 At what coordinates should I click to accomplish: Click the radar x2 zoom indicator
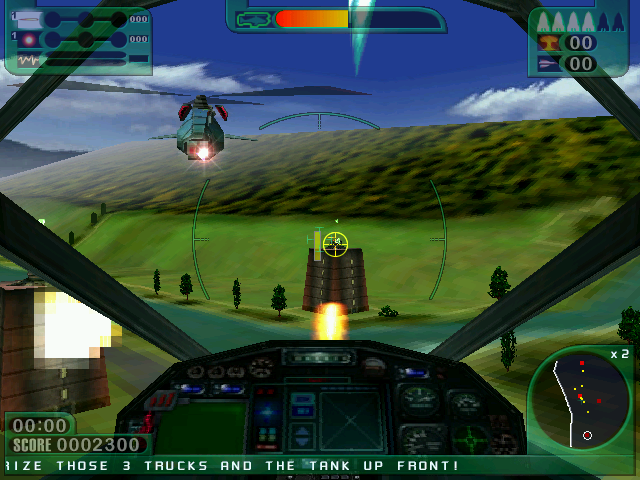[619, 354]
